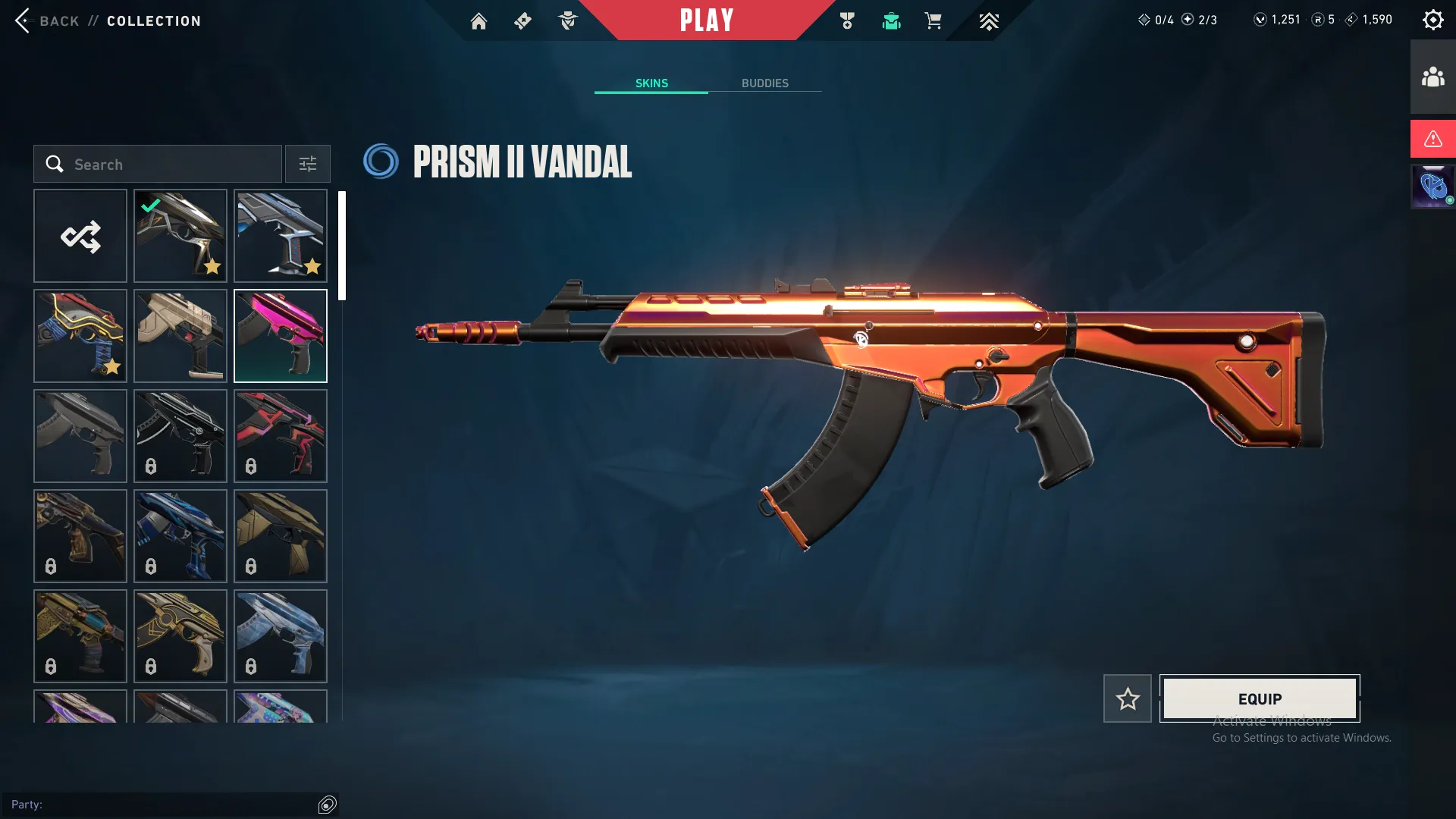Select the Collection backpack icon
1456x819 pixels.
pyautogui.click(x=891, y=20)
